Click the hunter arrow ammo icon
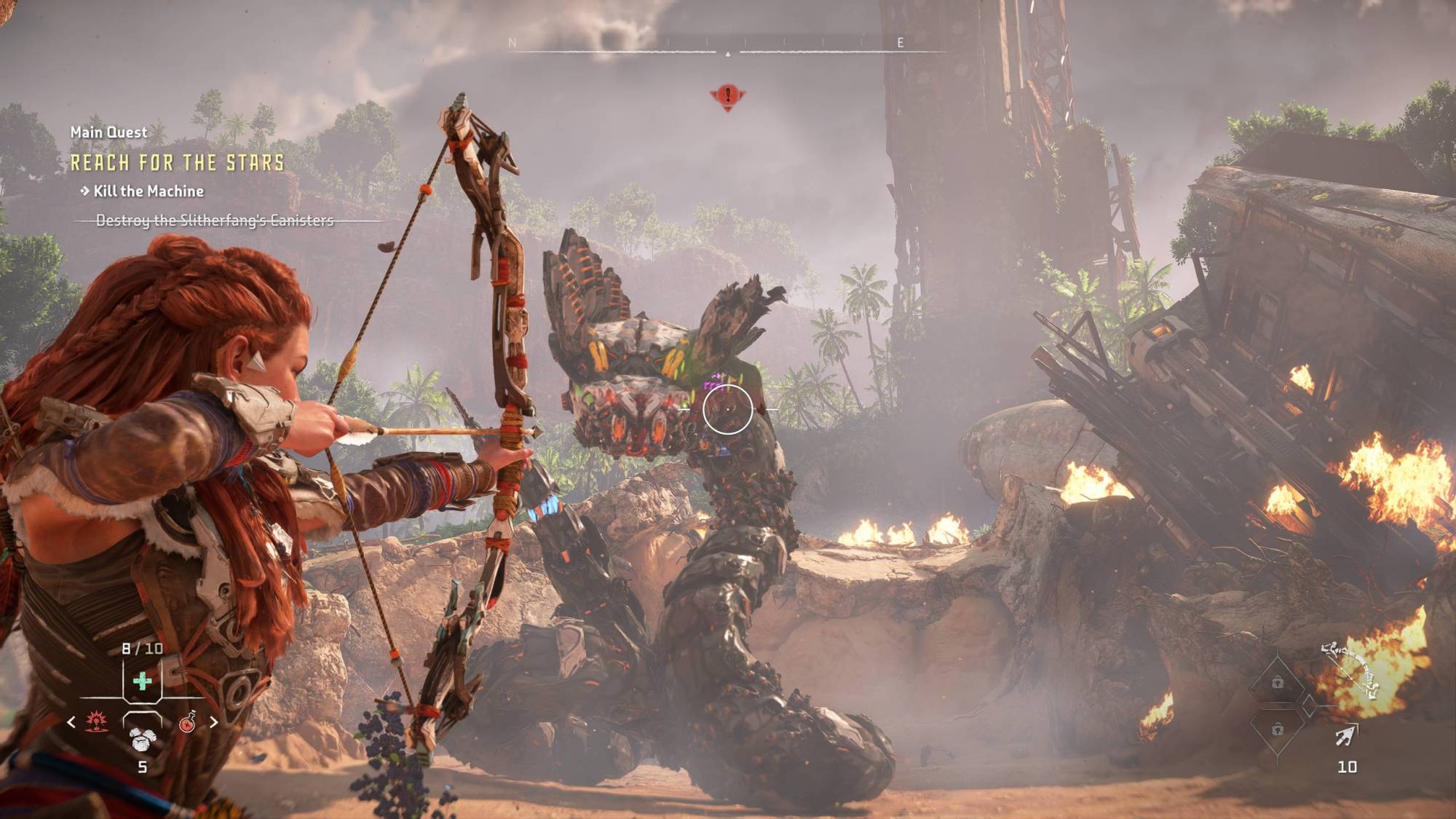 click(1345, 735)
